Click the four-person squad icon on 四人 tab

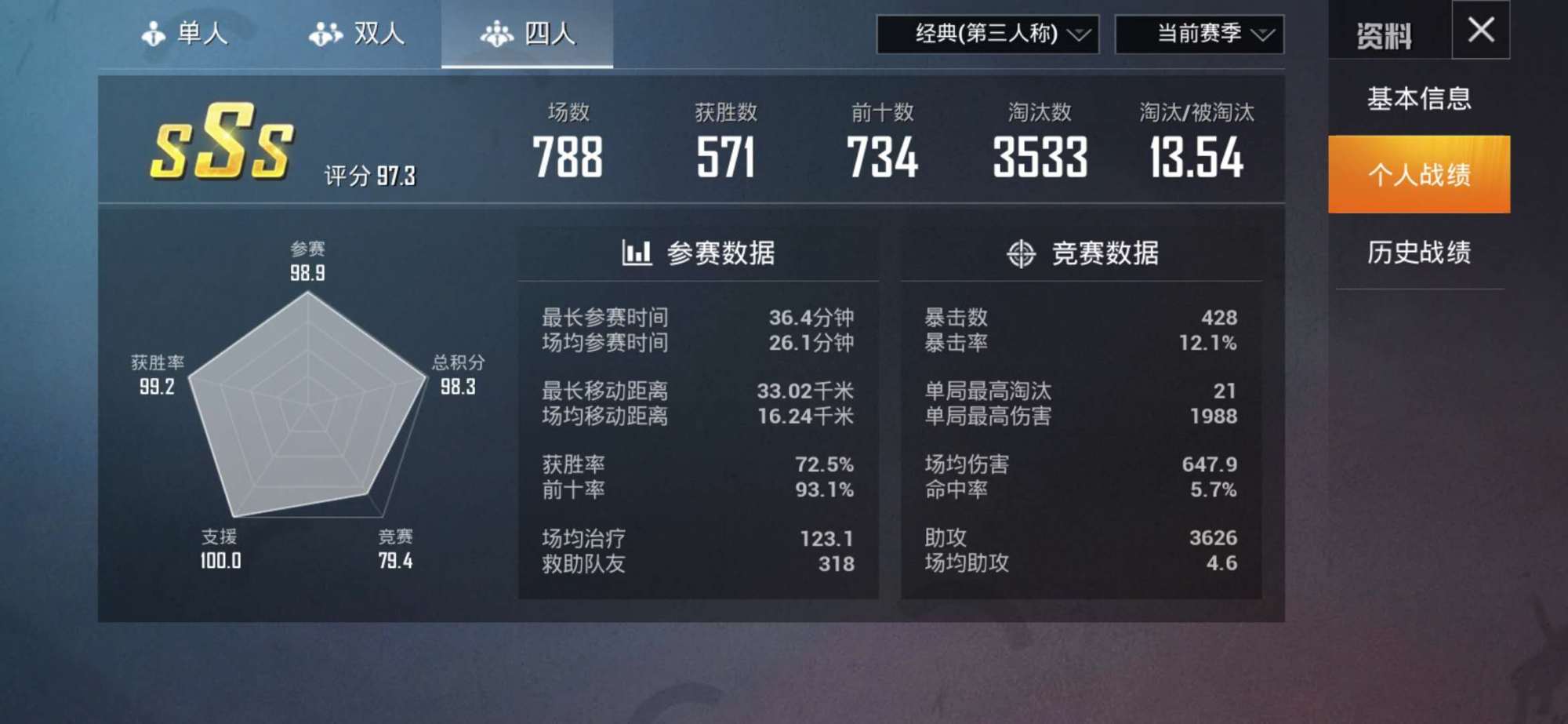(495, 33)
